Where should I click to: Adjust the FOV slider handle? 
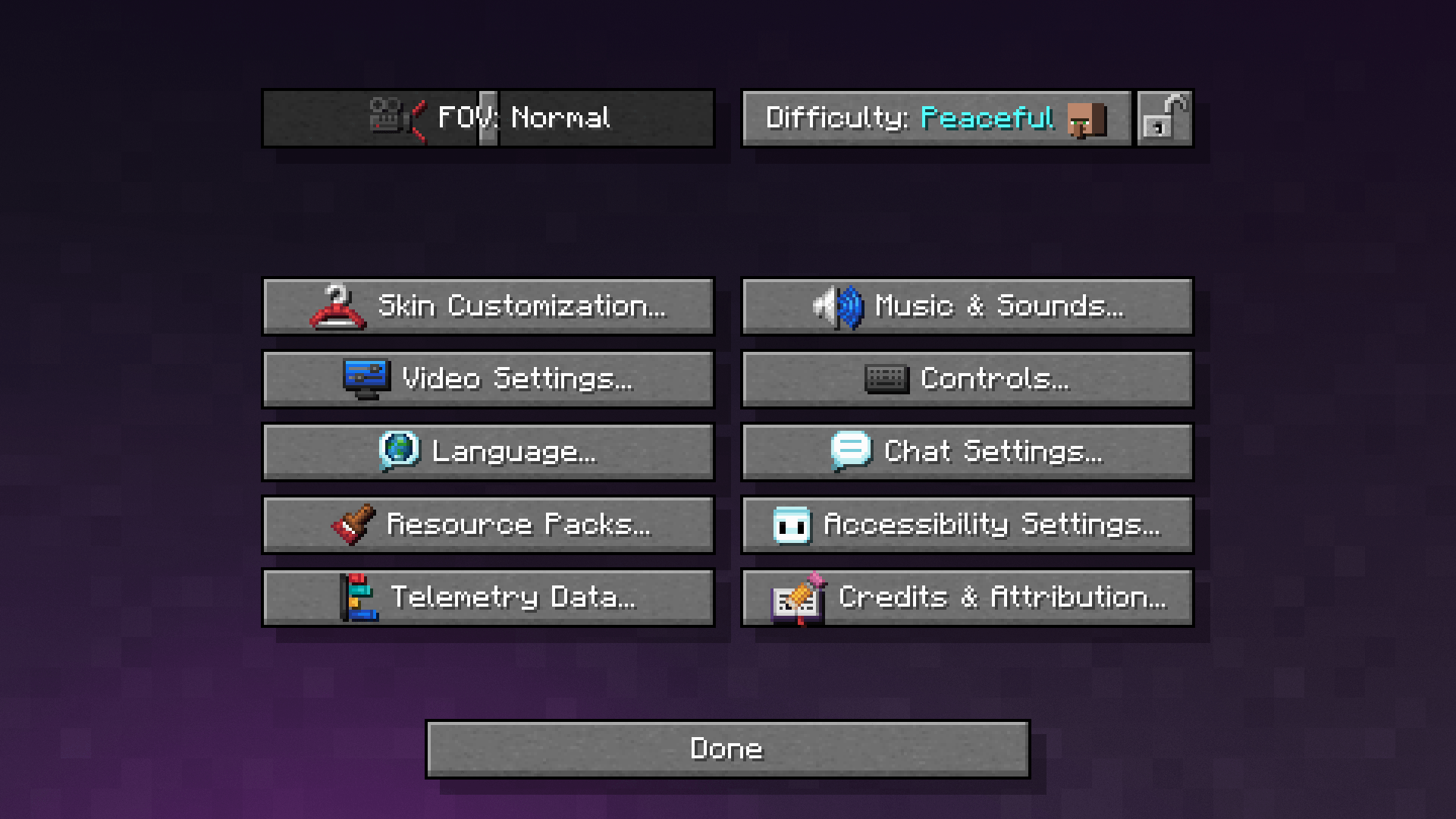(488, 118)
